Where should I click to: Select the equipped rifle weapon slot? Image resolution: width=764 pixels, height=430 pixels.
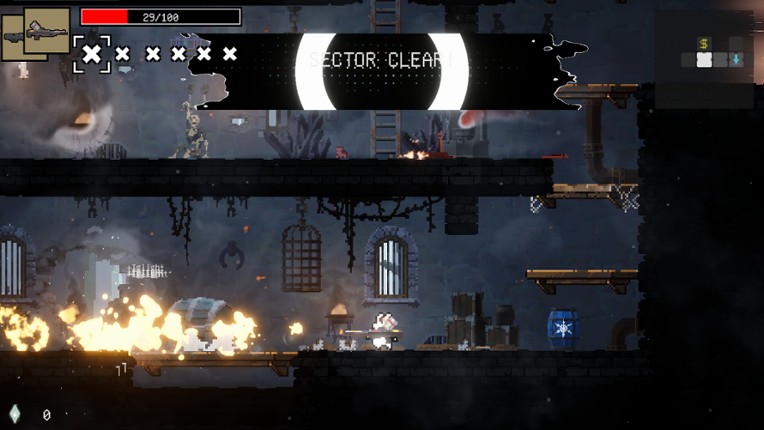point(46,29)
